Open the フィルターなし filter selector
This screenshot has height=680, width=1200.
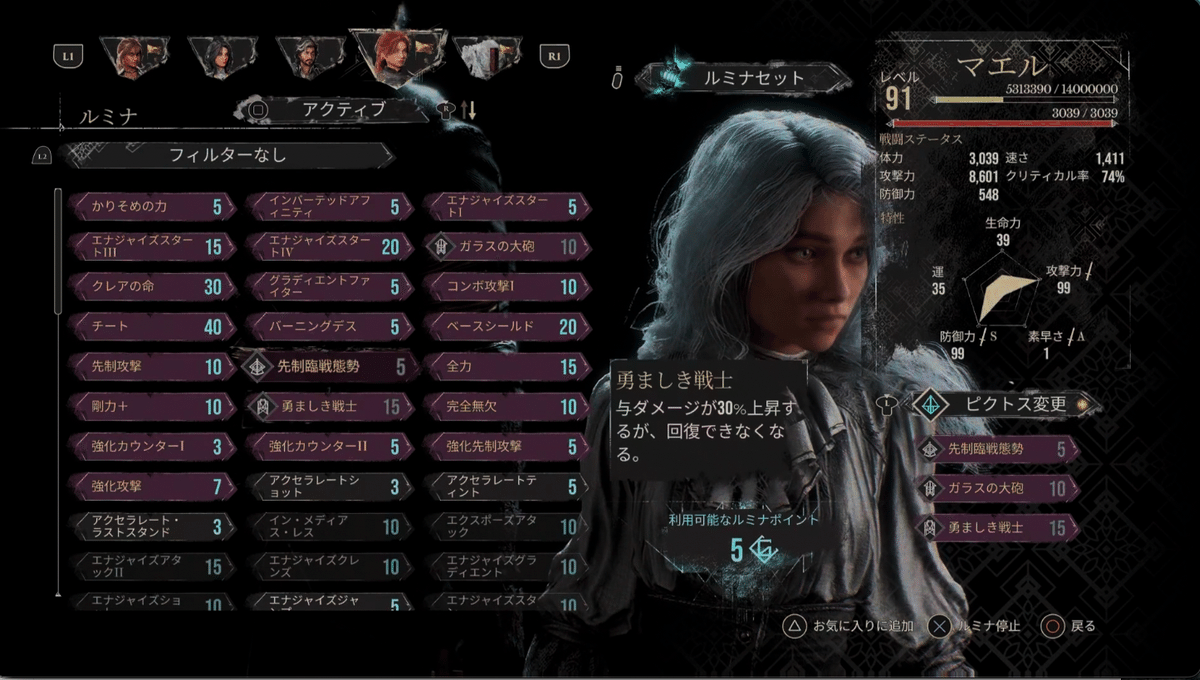tap(227, 155)
